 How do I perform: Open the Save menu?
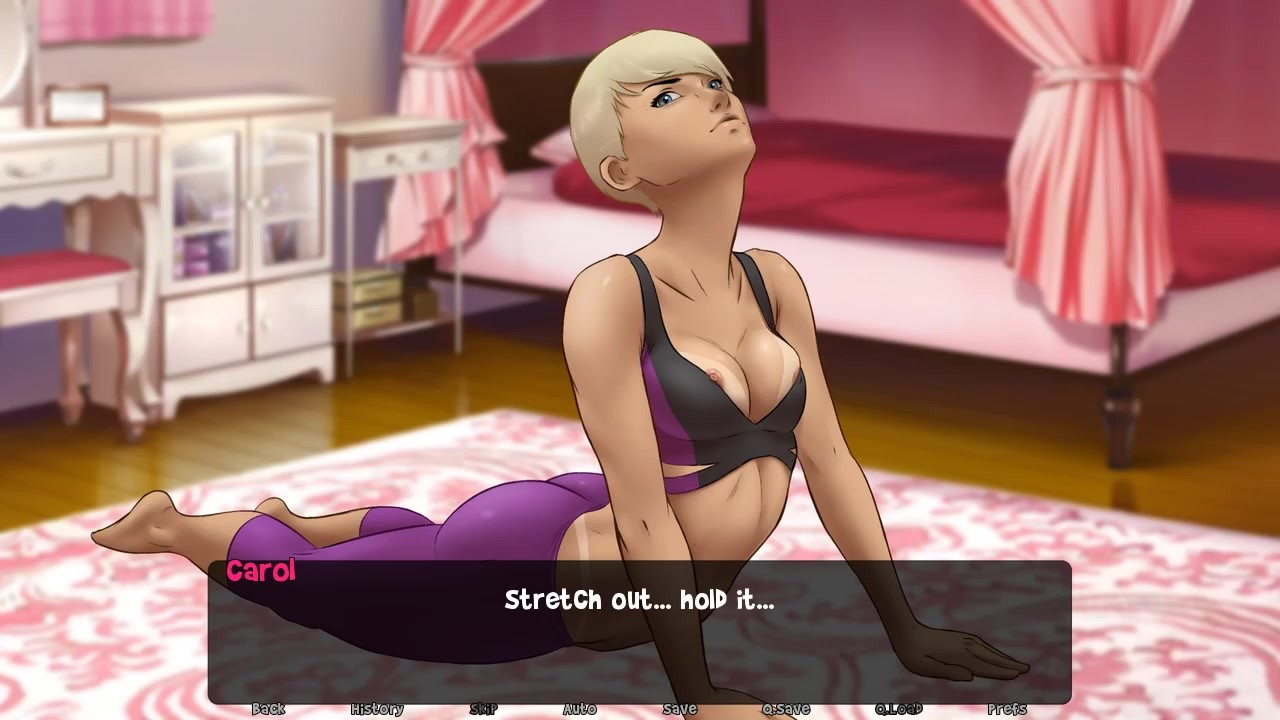click(x=679, y=709)
